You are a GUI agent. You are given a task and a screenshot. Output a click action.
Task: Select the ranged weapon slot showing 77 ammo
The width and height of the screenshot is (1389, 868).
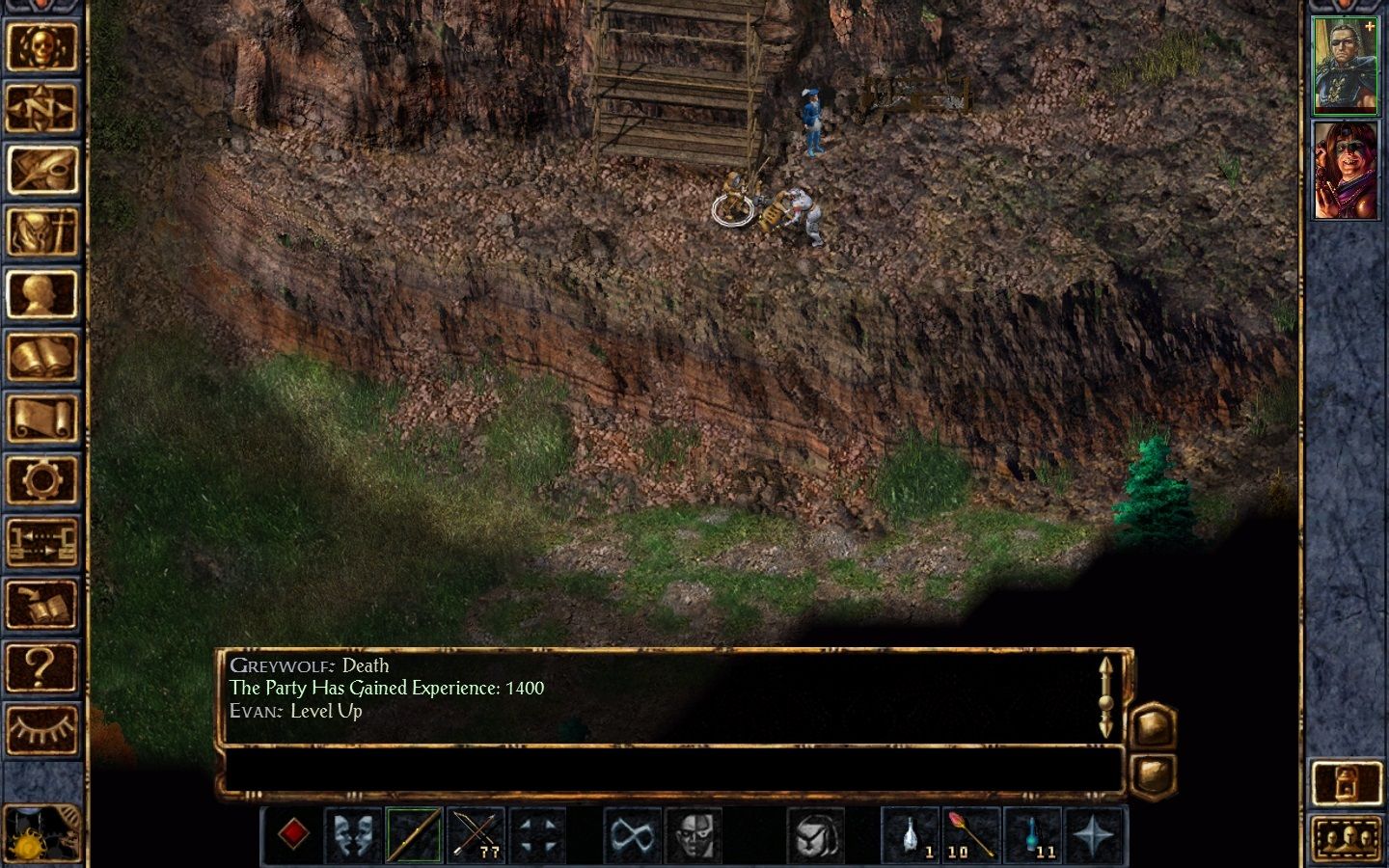(x=476, y=834)
